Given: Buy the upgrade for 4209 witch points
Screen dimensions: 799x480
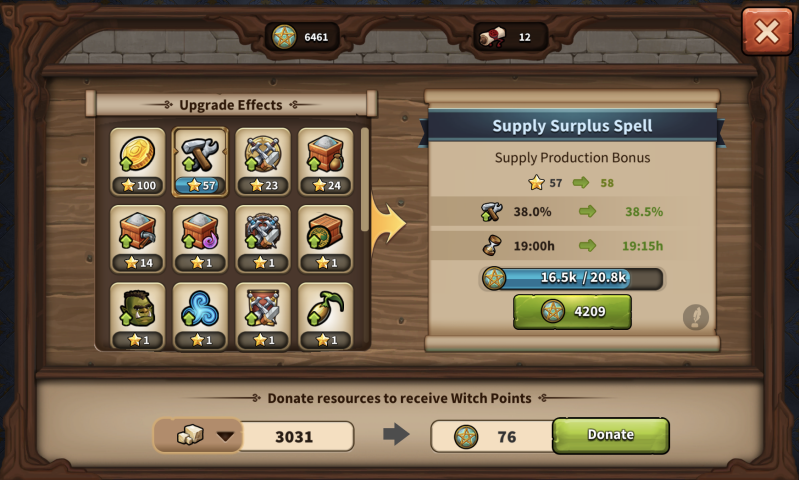Looking at the screenshot, I should pos(572,311).
